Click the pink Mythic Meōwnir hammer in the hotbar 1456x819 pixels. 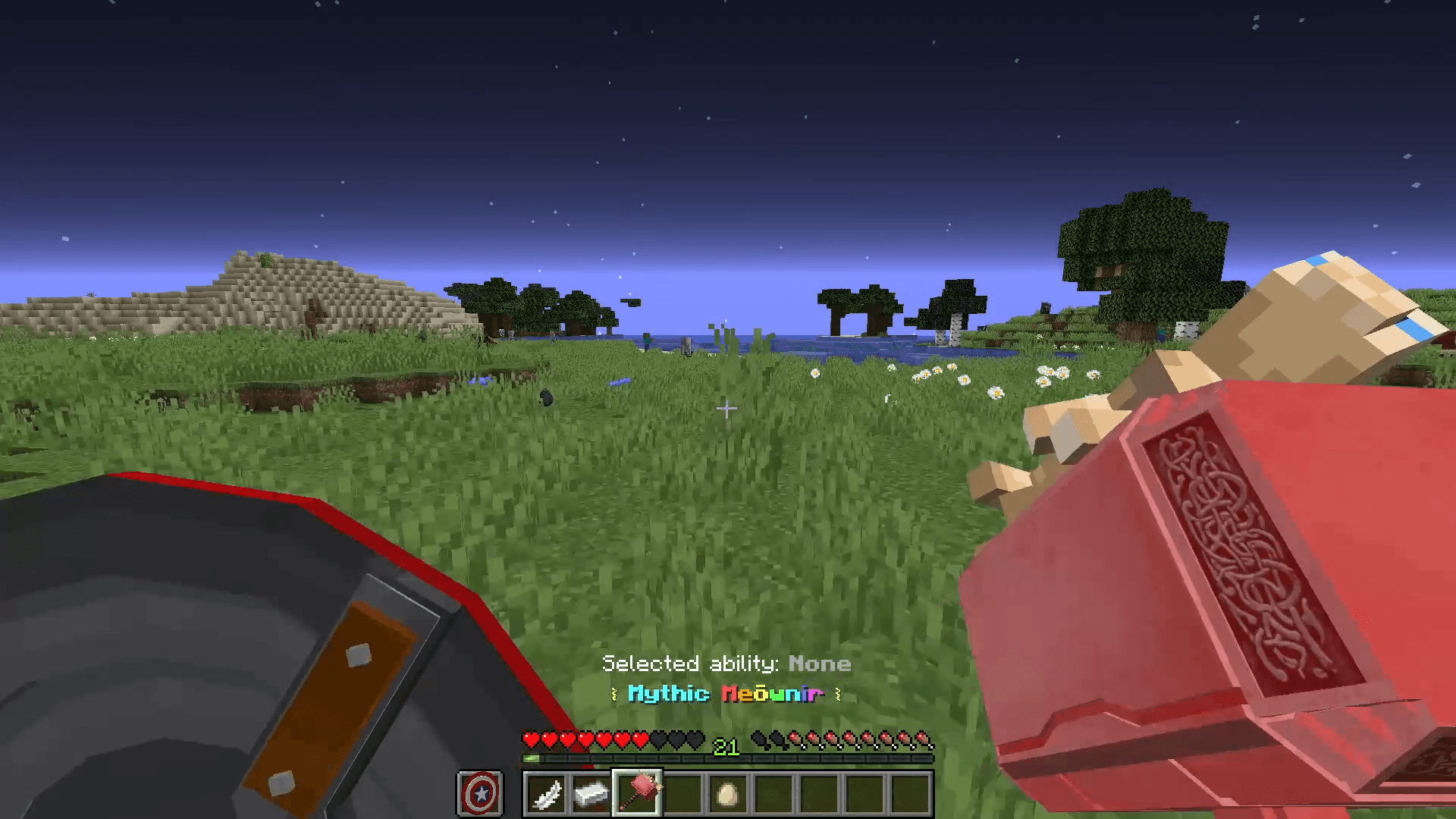[638, 791]
